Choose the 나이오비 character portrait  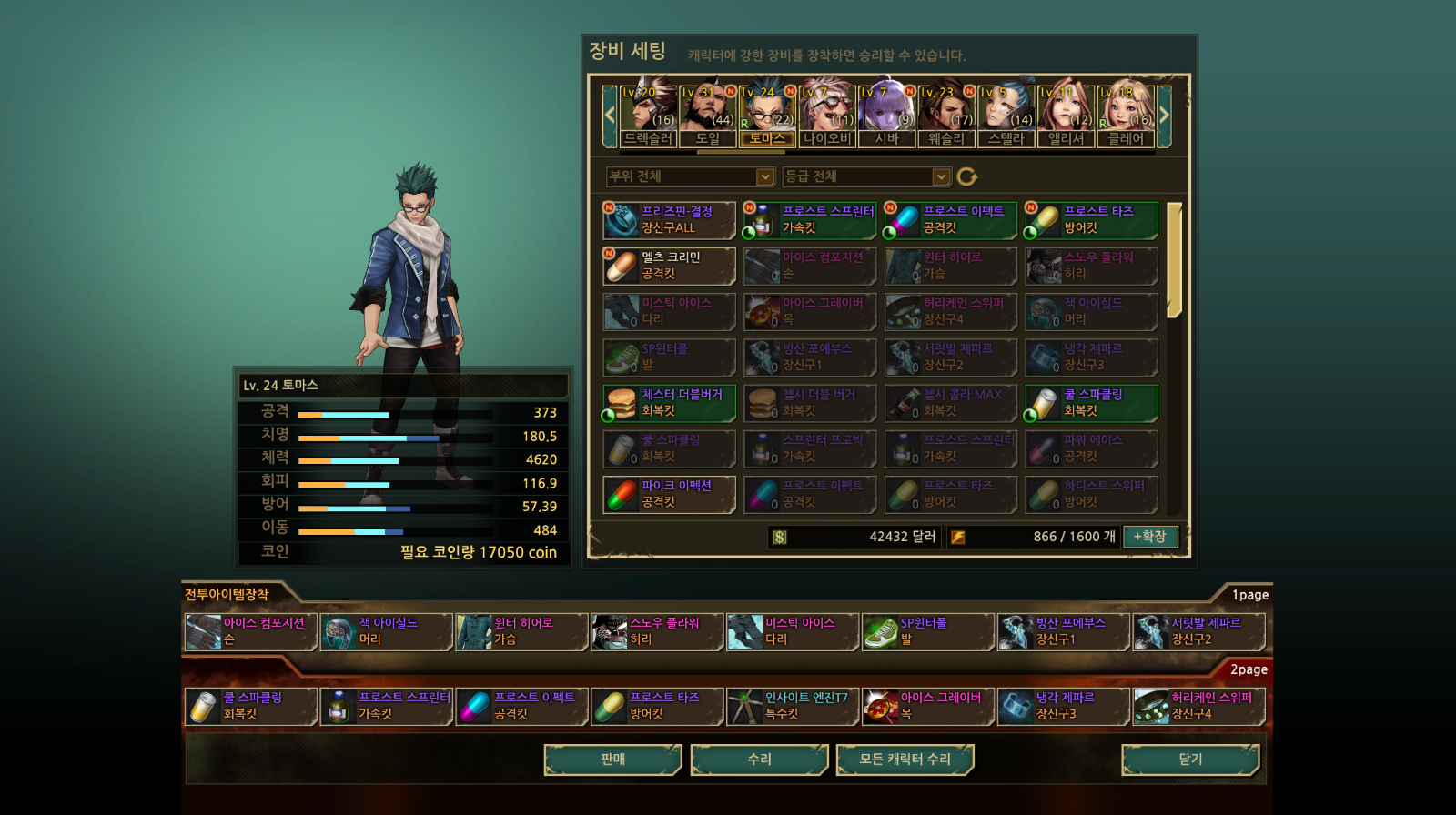pyautogui.click(x=827, y=115)
